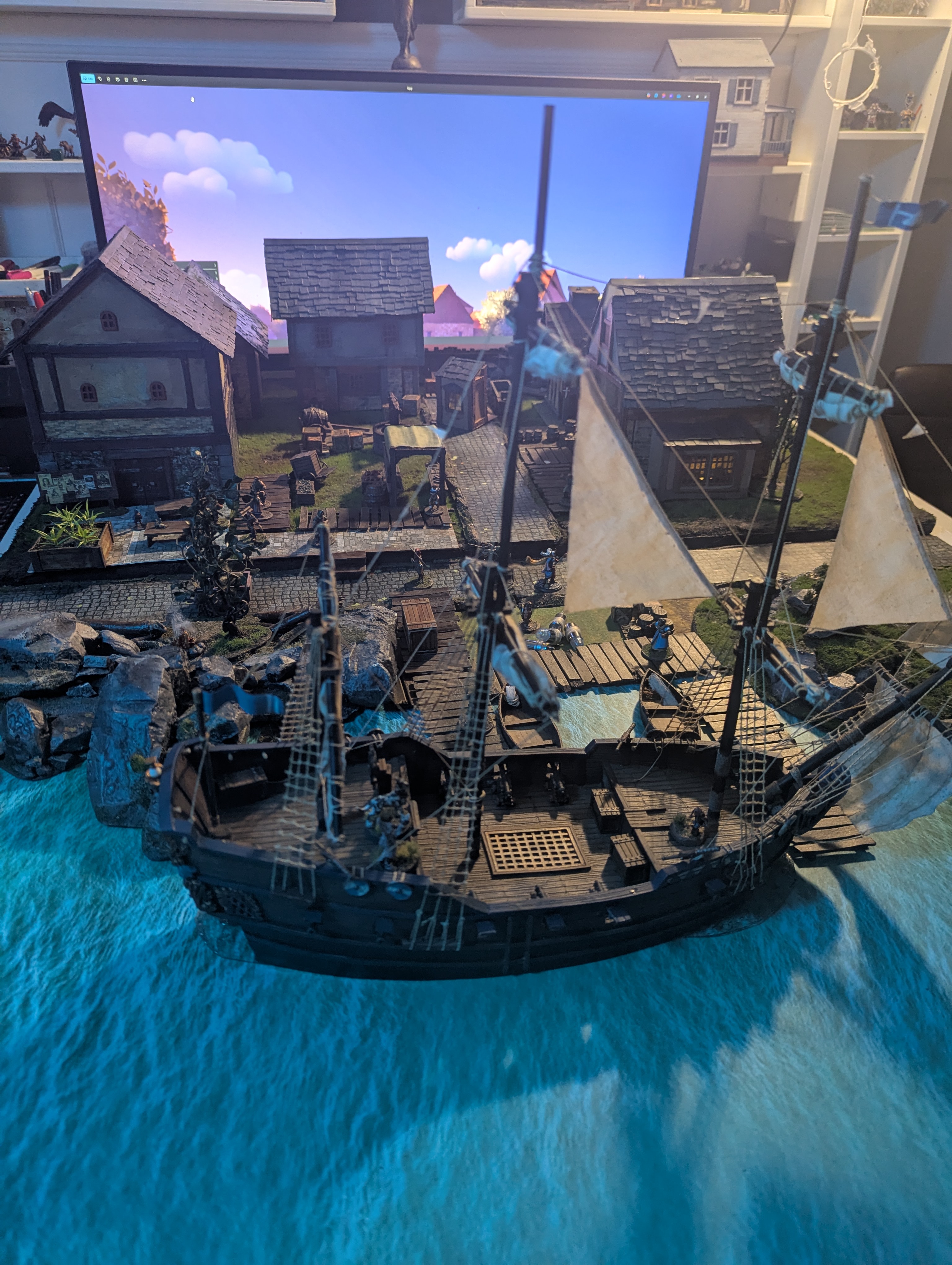Image resolution: width=952 pixels, height=1265 pixels.
Task: Click the Edit button in the photo viewer
Action: (87, 78)
